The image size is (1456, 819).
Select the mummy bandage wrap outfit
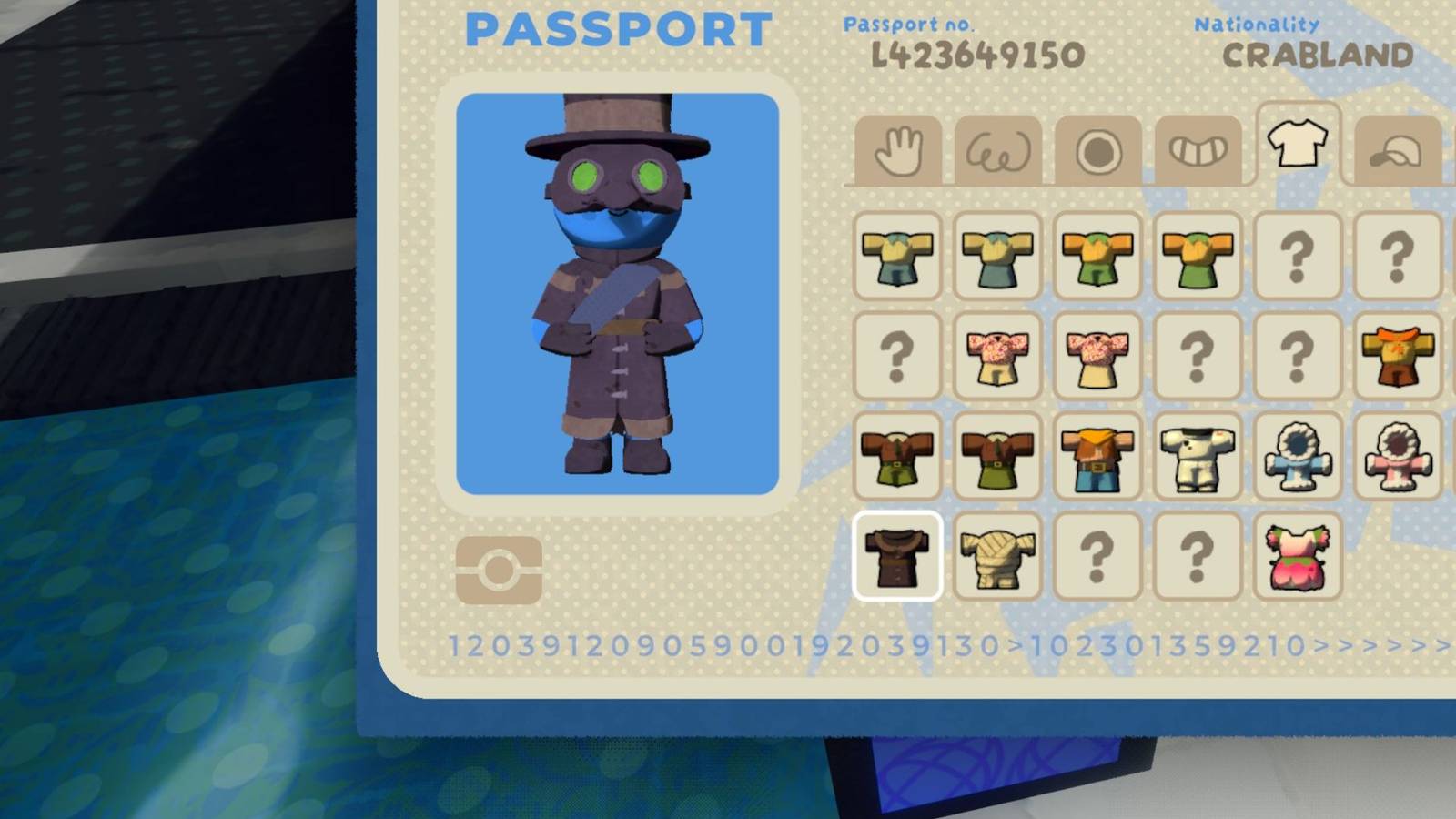[x=996, y=555]
